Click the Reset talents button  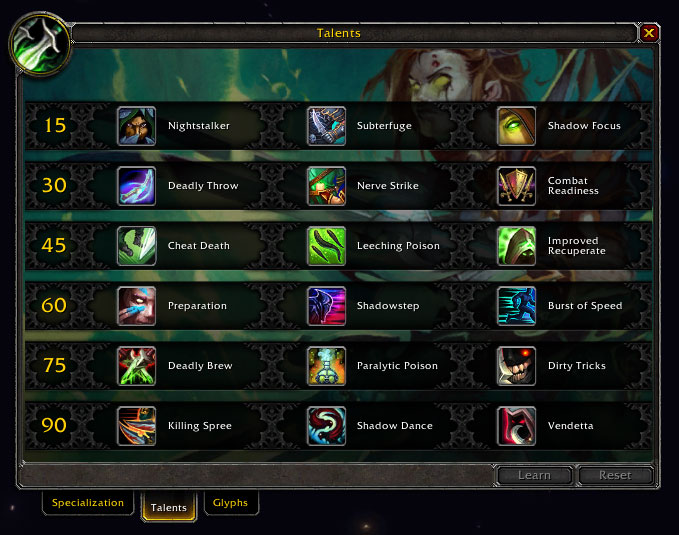[615, 475]
